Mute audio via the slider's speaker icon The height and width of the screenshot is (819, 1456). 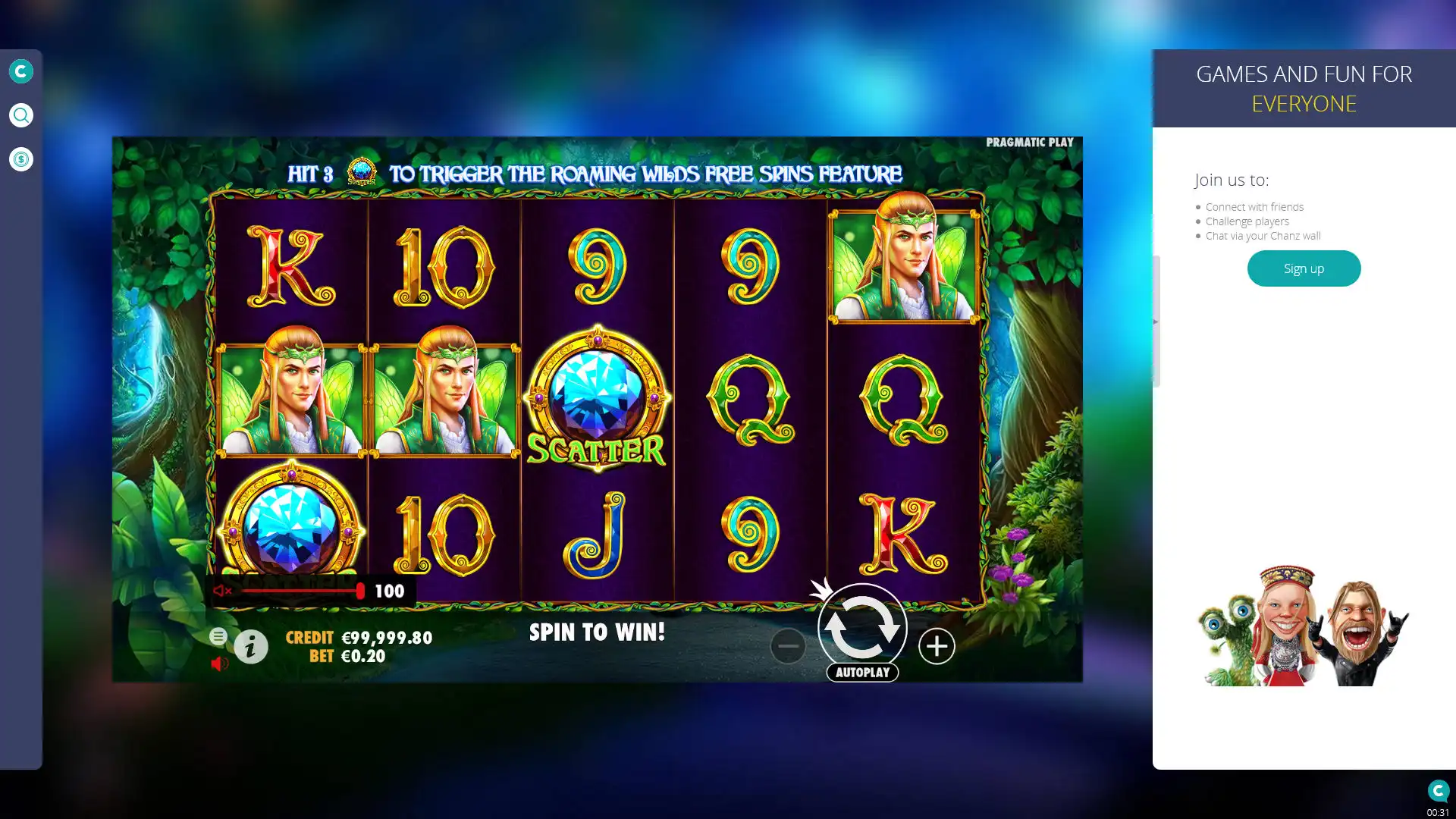pos(222,591)
